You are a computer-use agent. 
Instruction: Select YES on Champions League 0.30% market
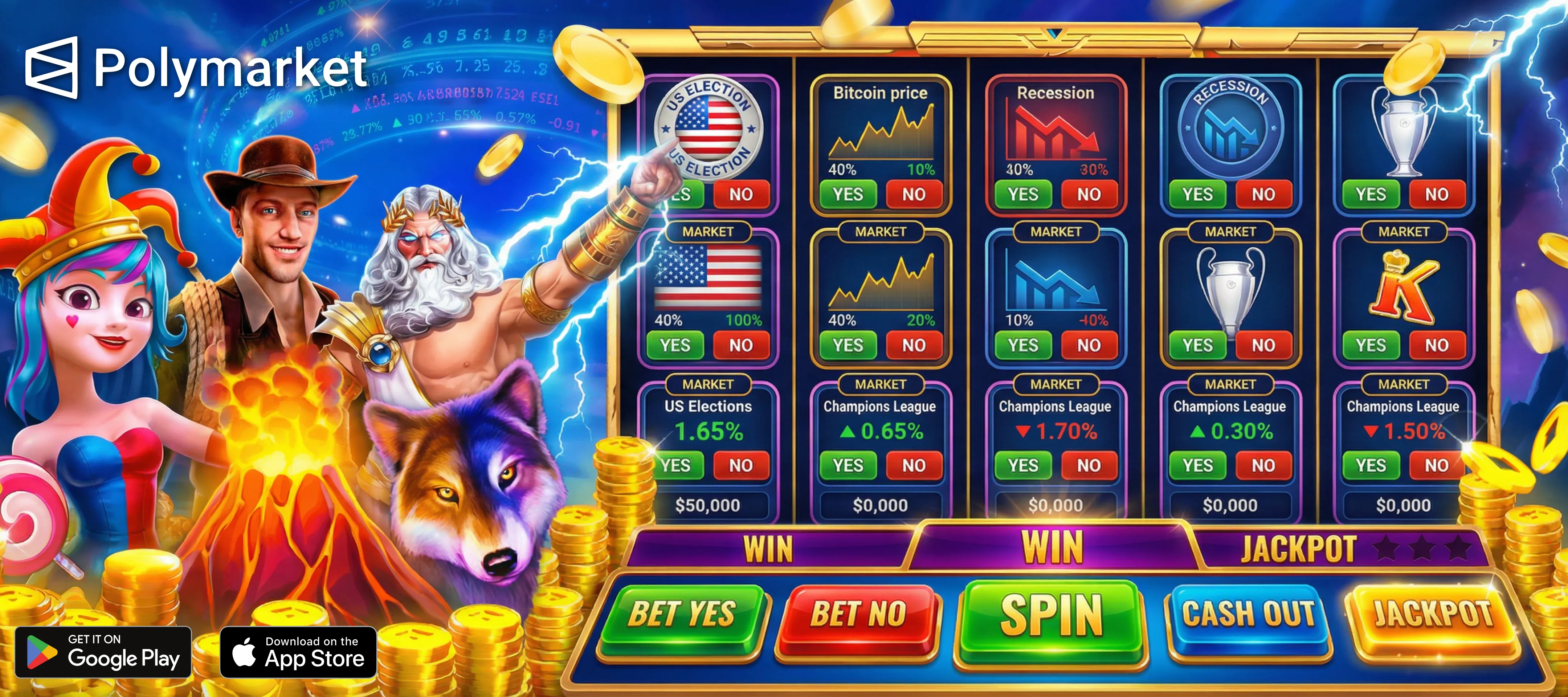(1197, 466)
